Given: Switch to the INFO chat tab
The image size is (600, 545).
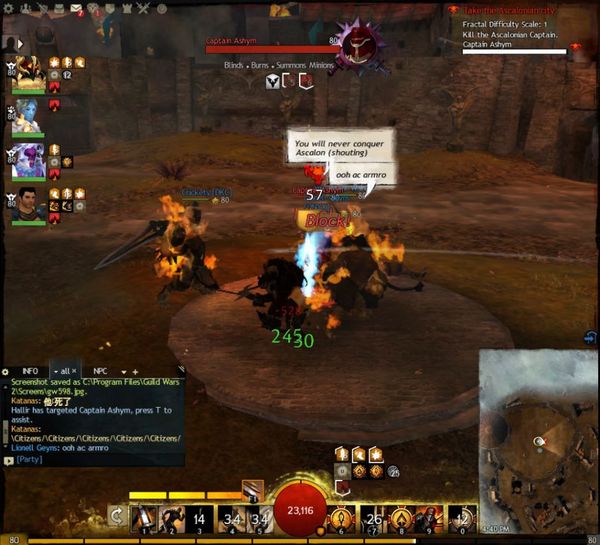Looking at the screenshot, I should click(30, 371).
